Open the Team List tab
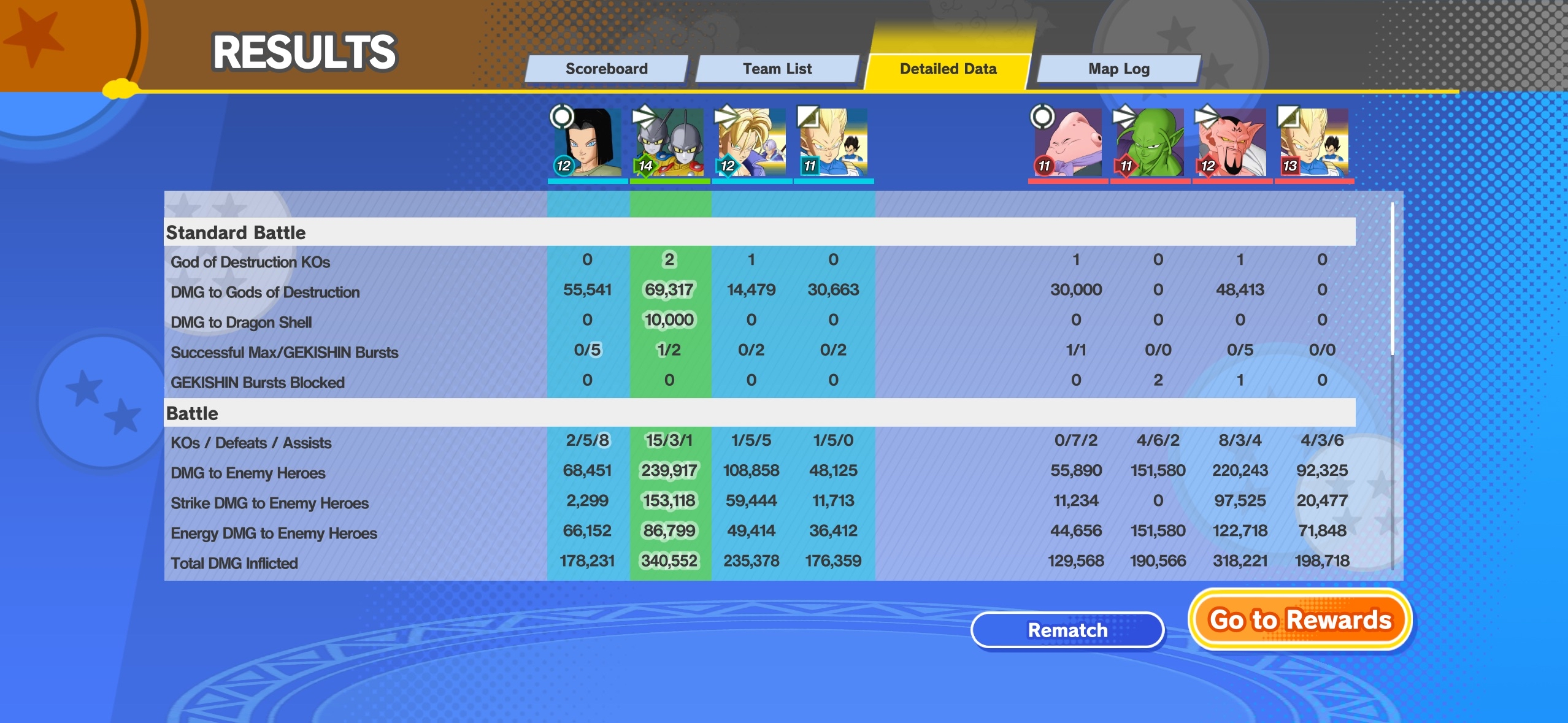 tap(777, 69)
